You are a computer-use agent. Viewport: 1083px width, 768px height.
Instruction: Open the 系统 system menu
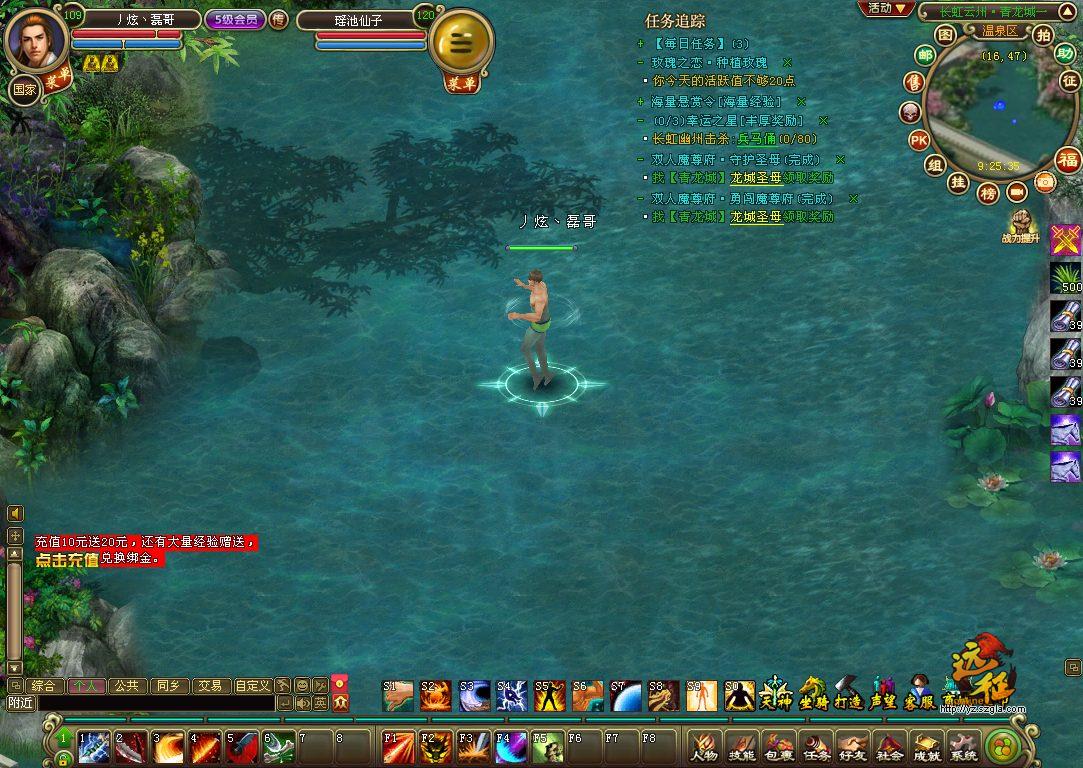pos(962,746)
